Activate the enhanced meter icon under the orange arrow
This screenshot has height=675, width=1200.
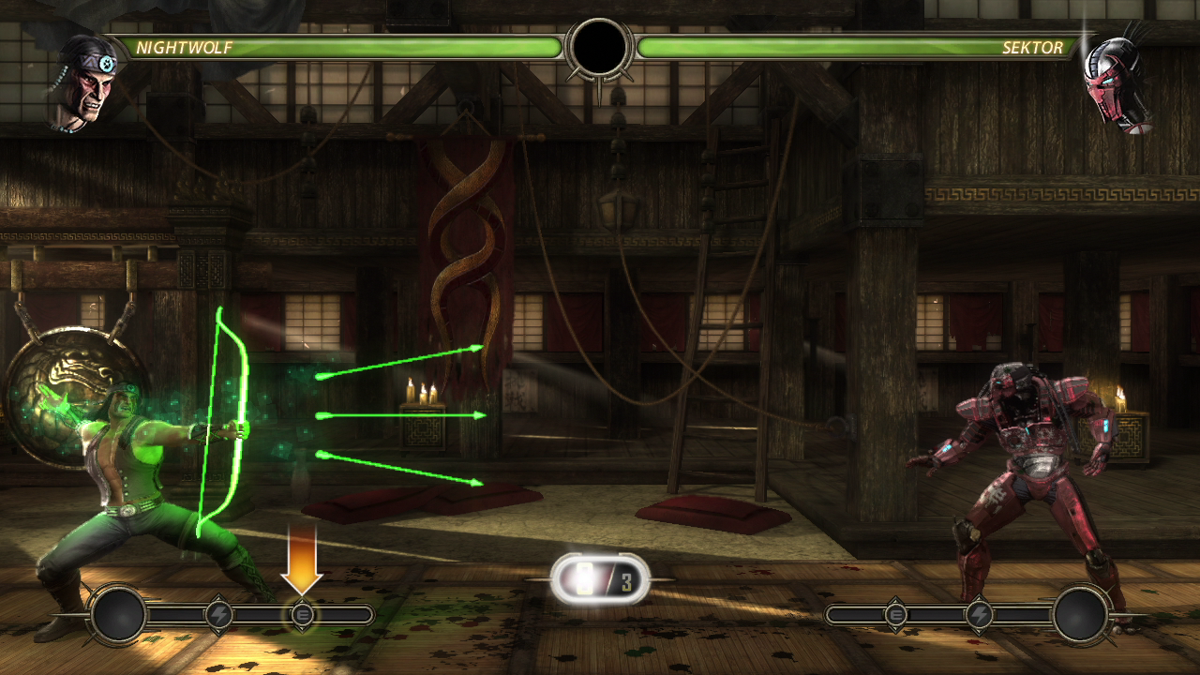(x=302, y=615)
